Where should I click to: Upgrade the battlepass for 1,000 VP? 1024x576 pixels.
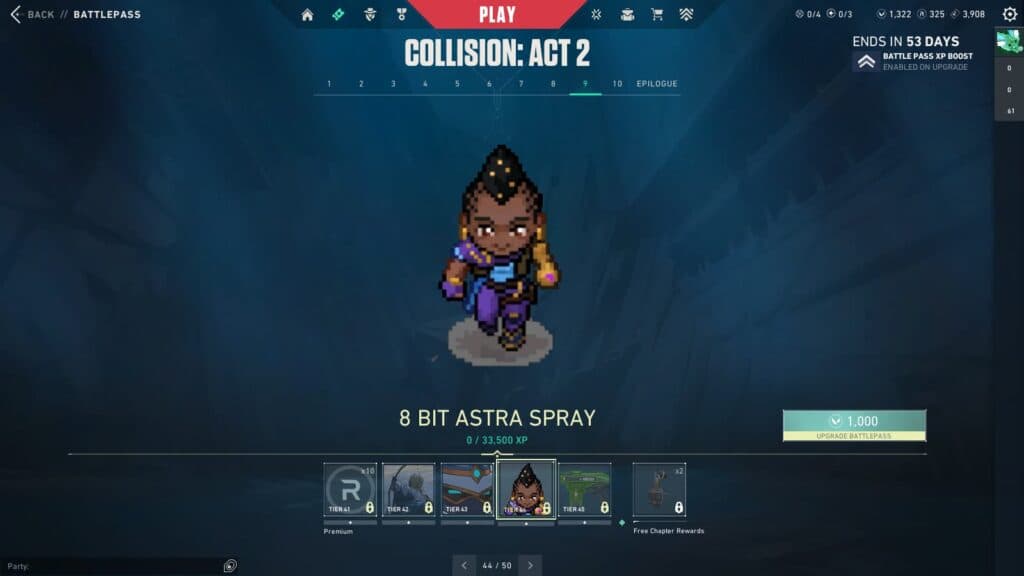[854, 425]
